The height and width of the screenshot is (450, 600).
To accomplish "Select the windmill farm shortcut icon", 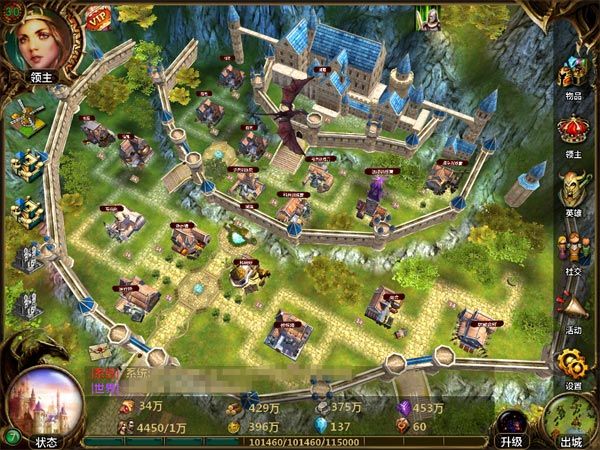I will [26, 119].
